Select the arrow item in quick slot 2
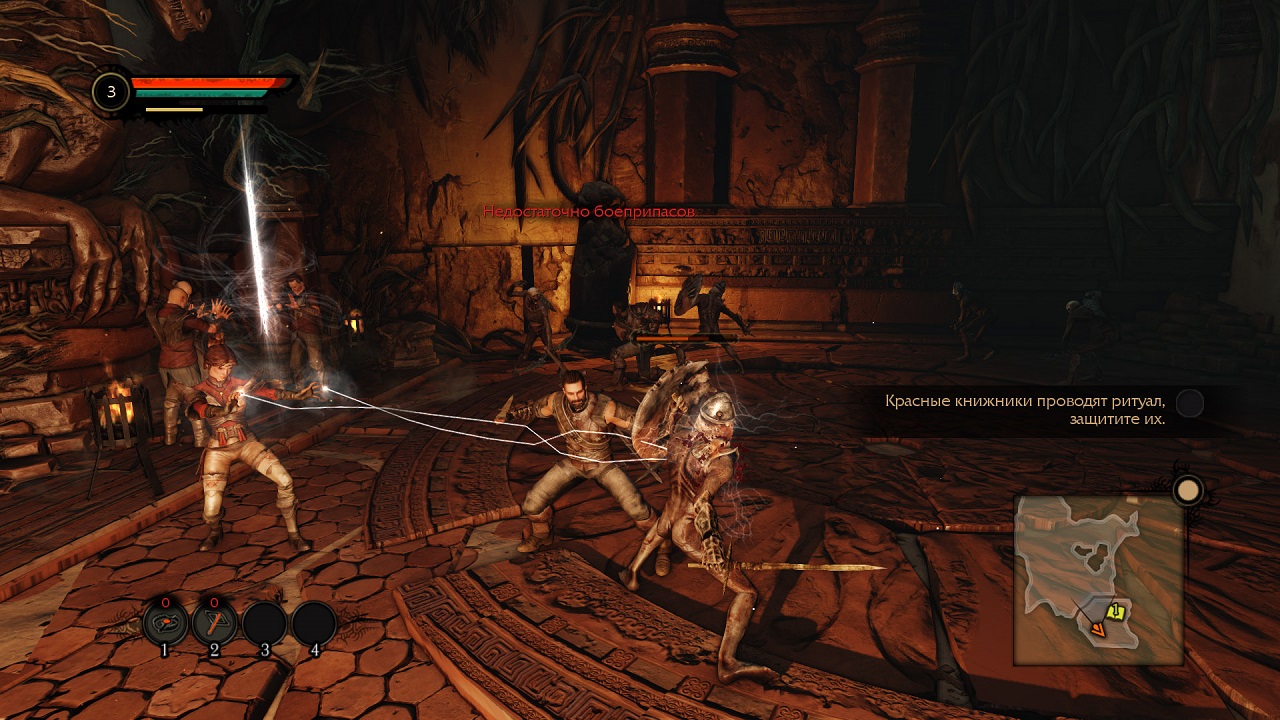The height and width of the screenshot is (720, 1280). pyautogui.click(x=215, y=623)
